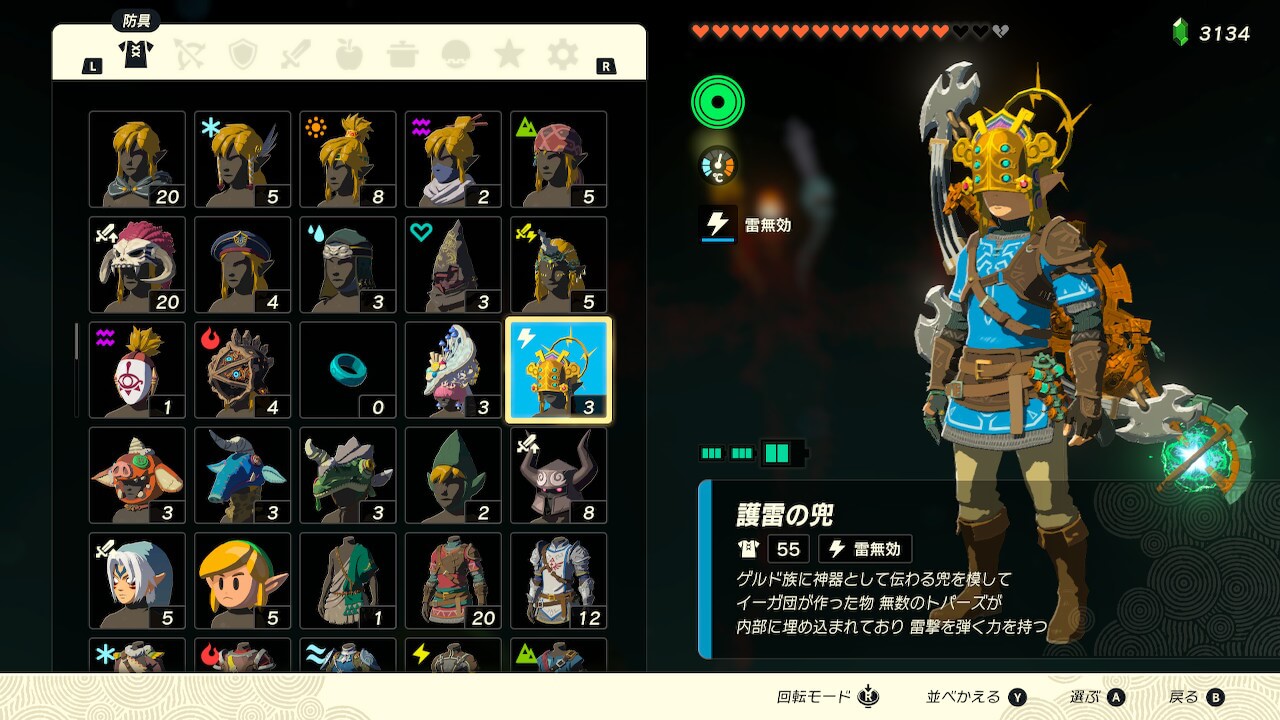Image resolution: width=1280 pixels, height=720 pixels.
Task: Pick the green horned Lizalfos mask
Action: click(348, 476)
